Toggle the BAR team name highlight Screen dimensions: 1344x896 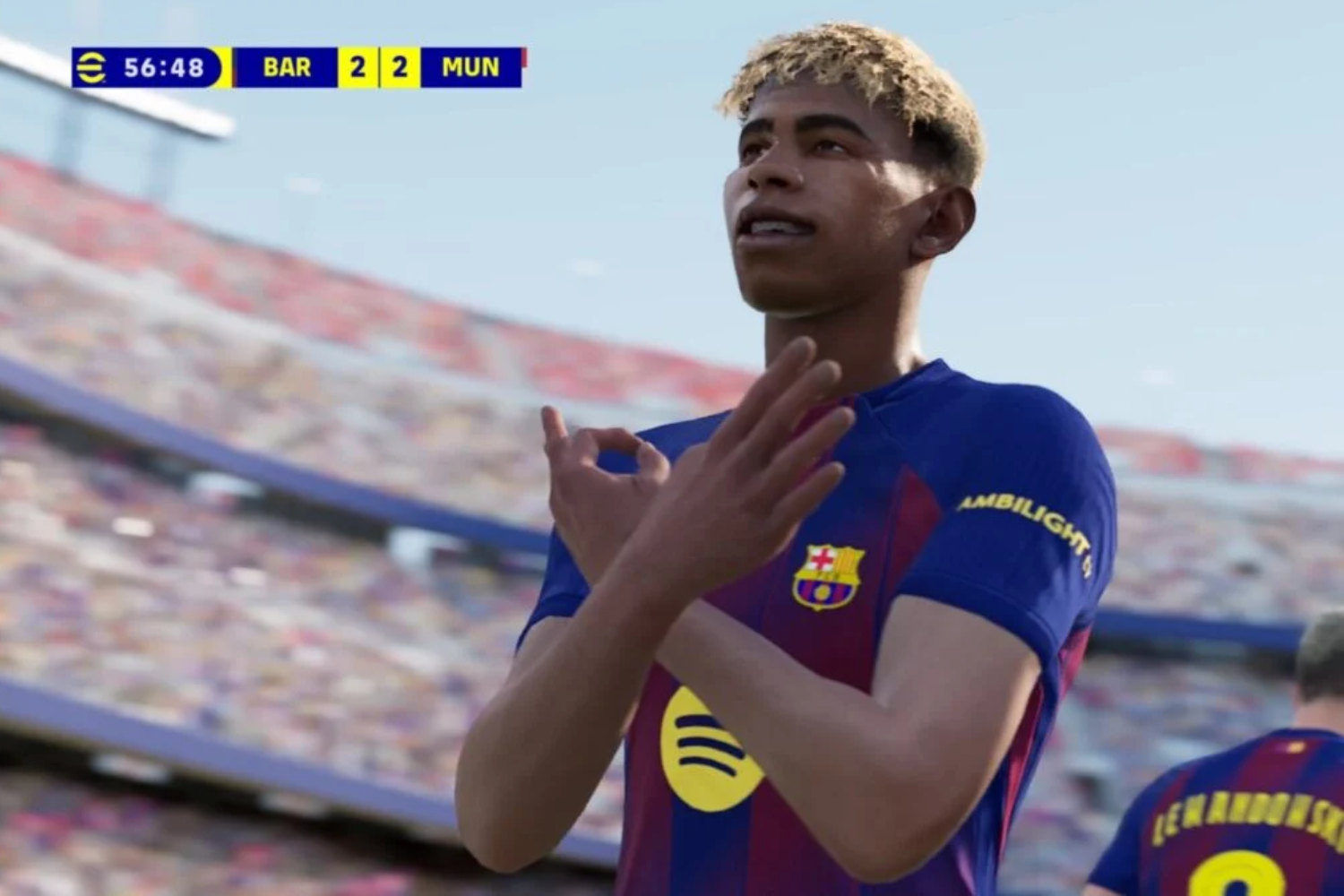[x=289, y=66]
